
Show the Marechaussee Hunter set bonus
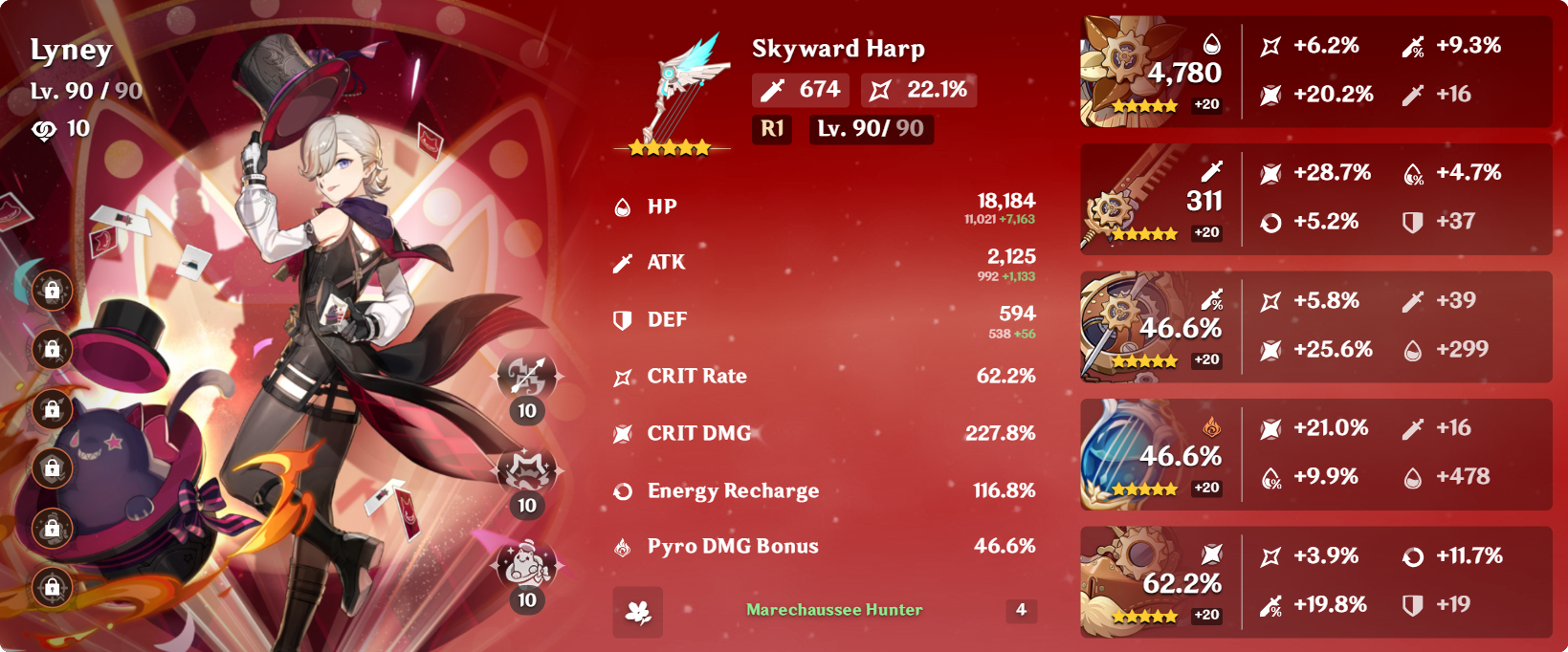point(834,610)
